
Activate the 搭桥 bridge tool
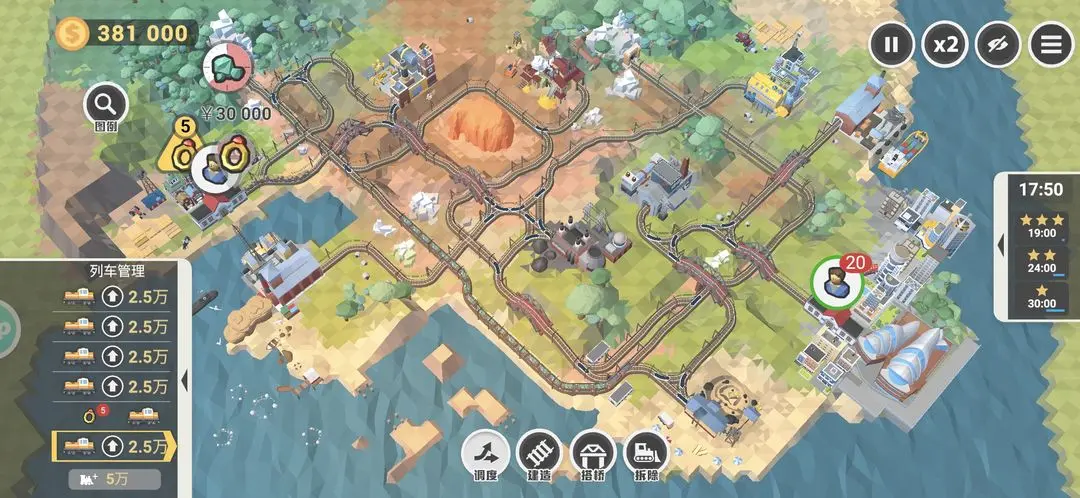pos(592,455)
